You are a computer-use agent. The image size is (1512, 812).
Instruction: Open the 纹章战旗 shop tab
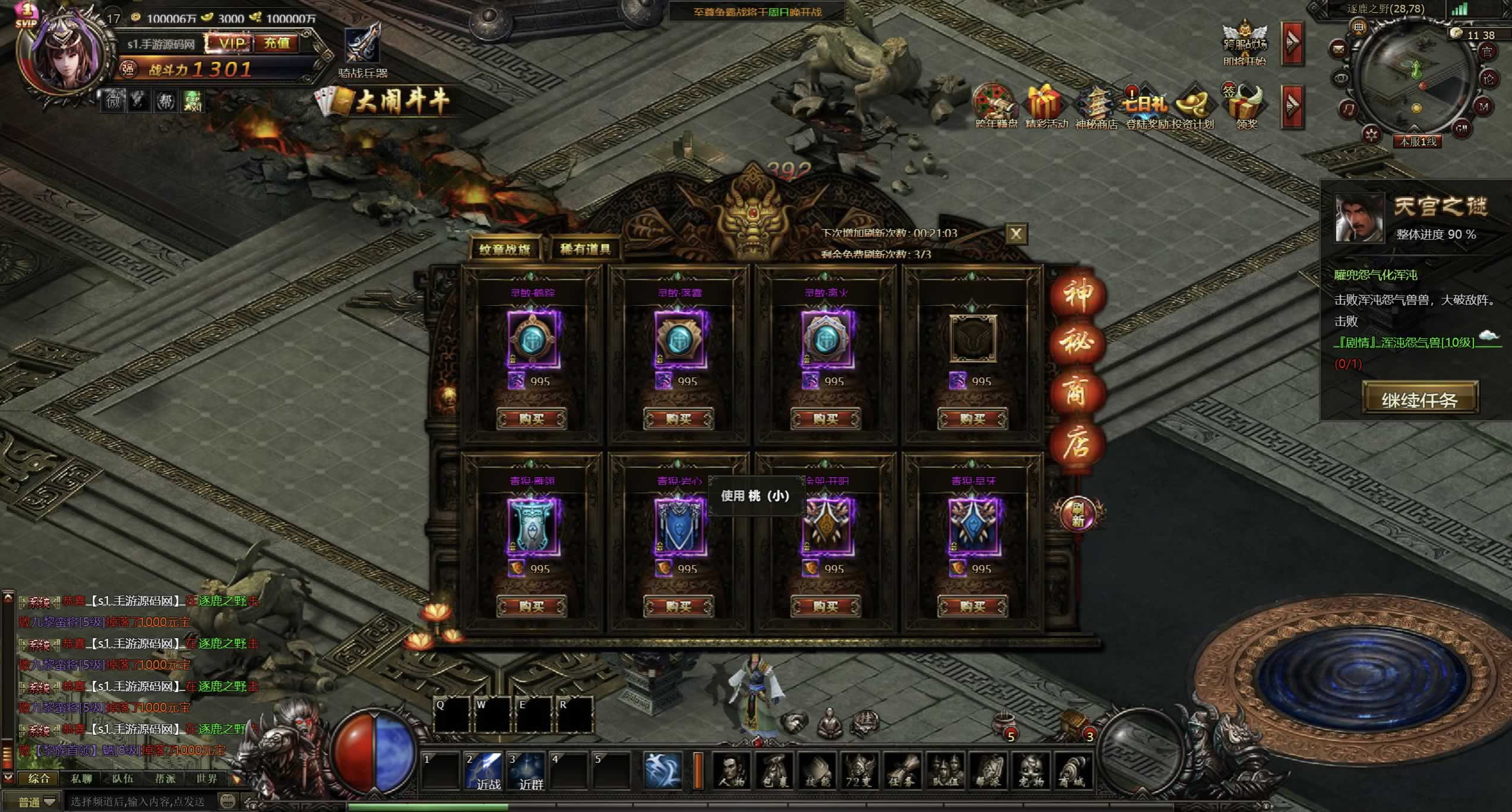coord(505,249)
